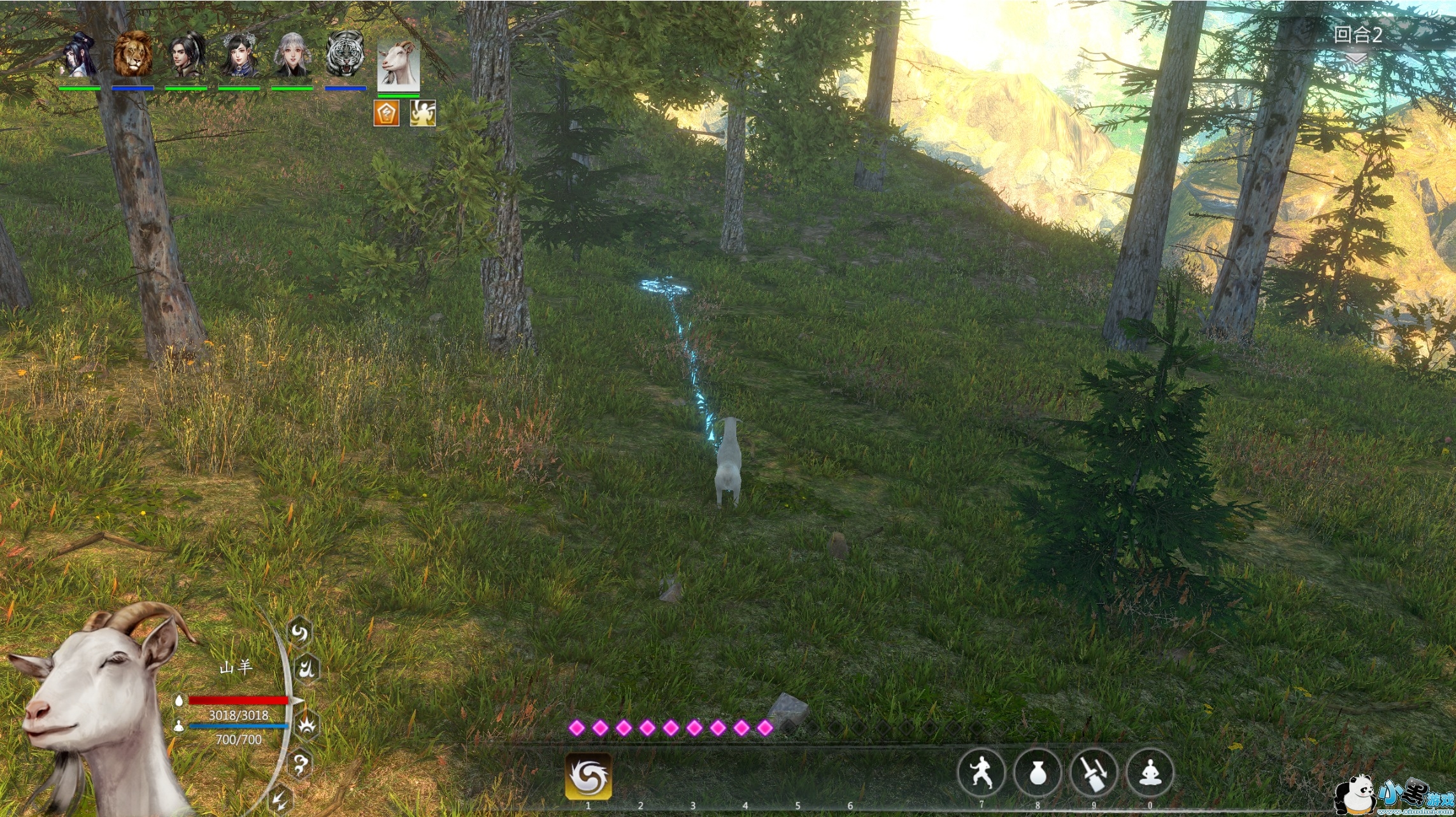Click the white goat turn-order portrait
The height and width of the screenshot is (817, 1456).
[398, 65]
